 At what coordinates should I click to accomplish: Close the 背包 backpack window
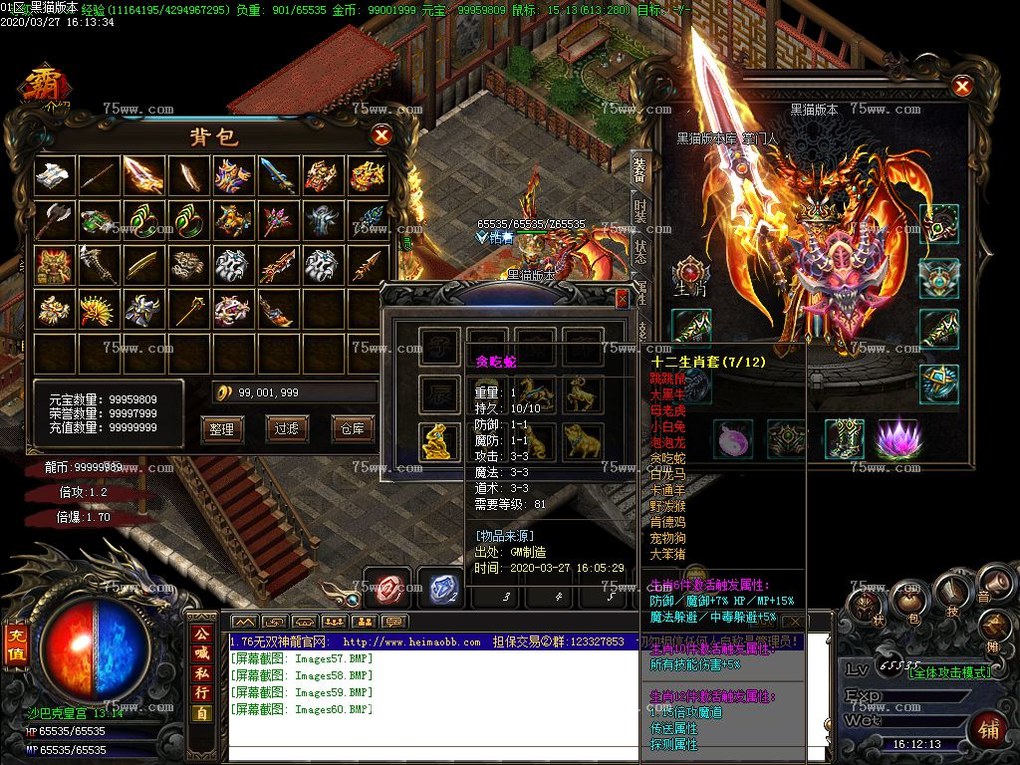click(x=381, y=135)
